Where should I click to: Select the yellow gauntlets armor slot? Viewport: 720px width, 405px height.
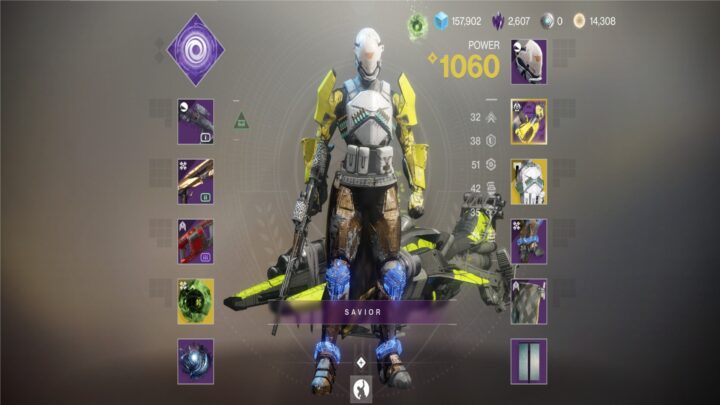point(528,122)
